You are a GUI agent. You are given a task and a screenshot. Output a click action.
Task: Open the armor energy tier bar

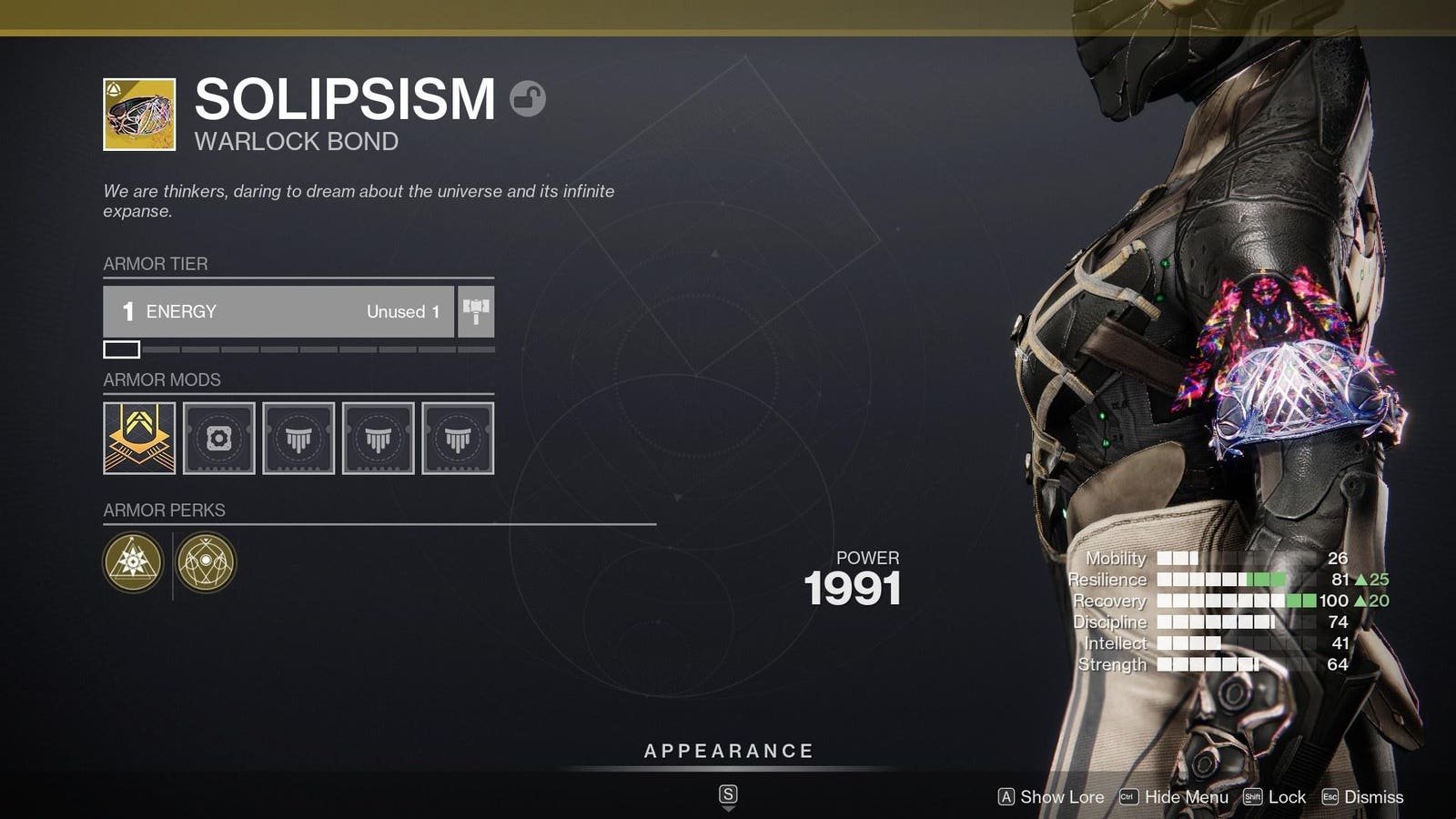278,311
